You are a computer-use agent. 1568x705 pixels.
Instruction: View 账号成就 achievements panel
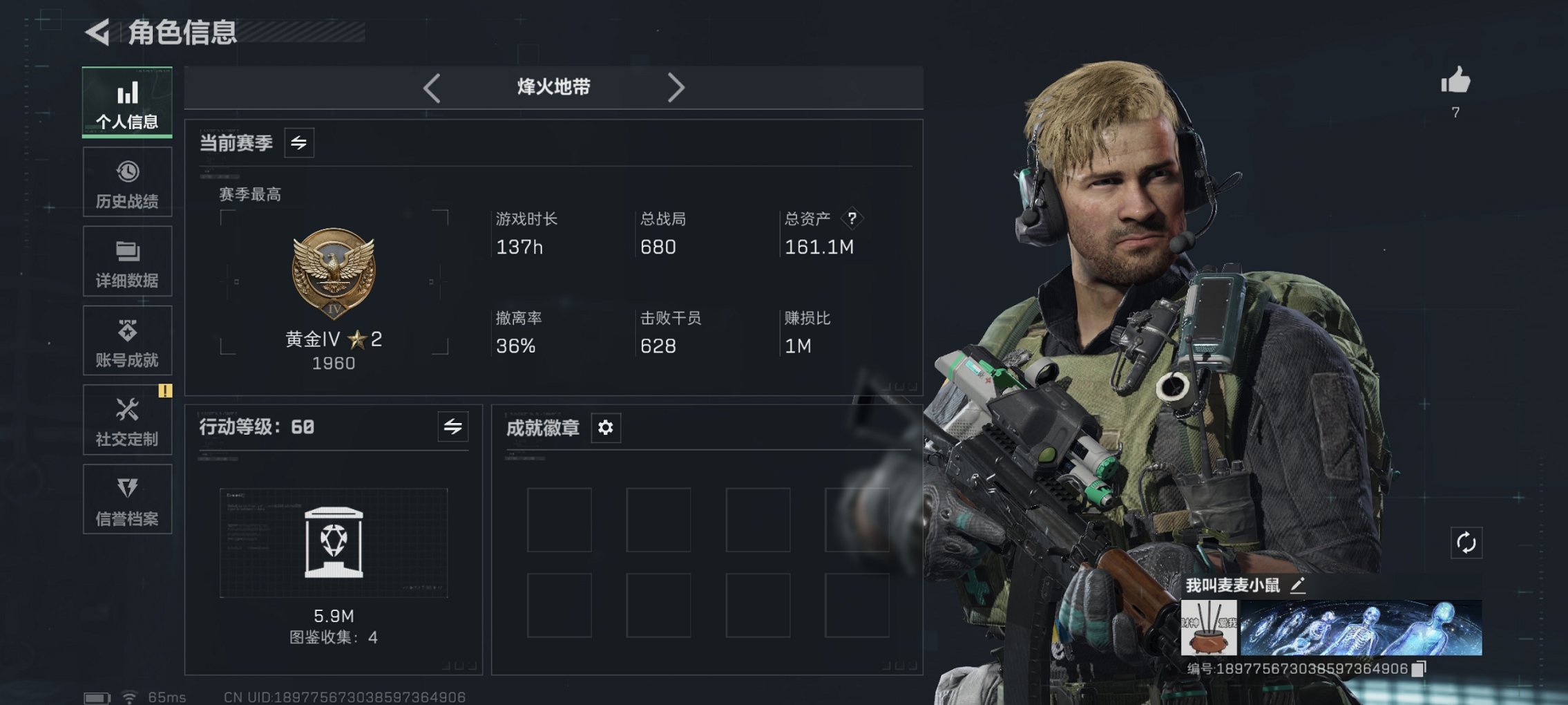pyautogui.click(x=126, y=340)
